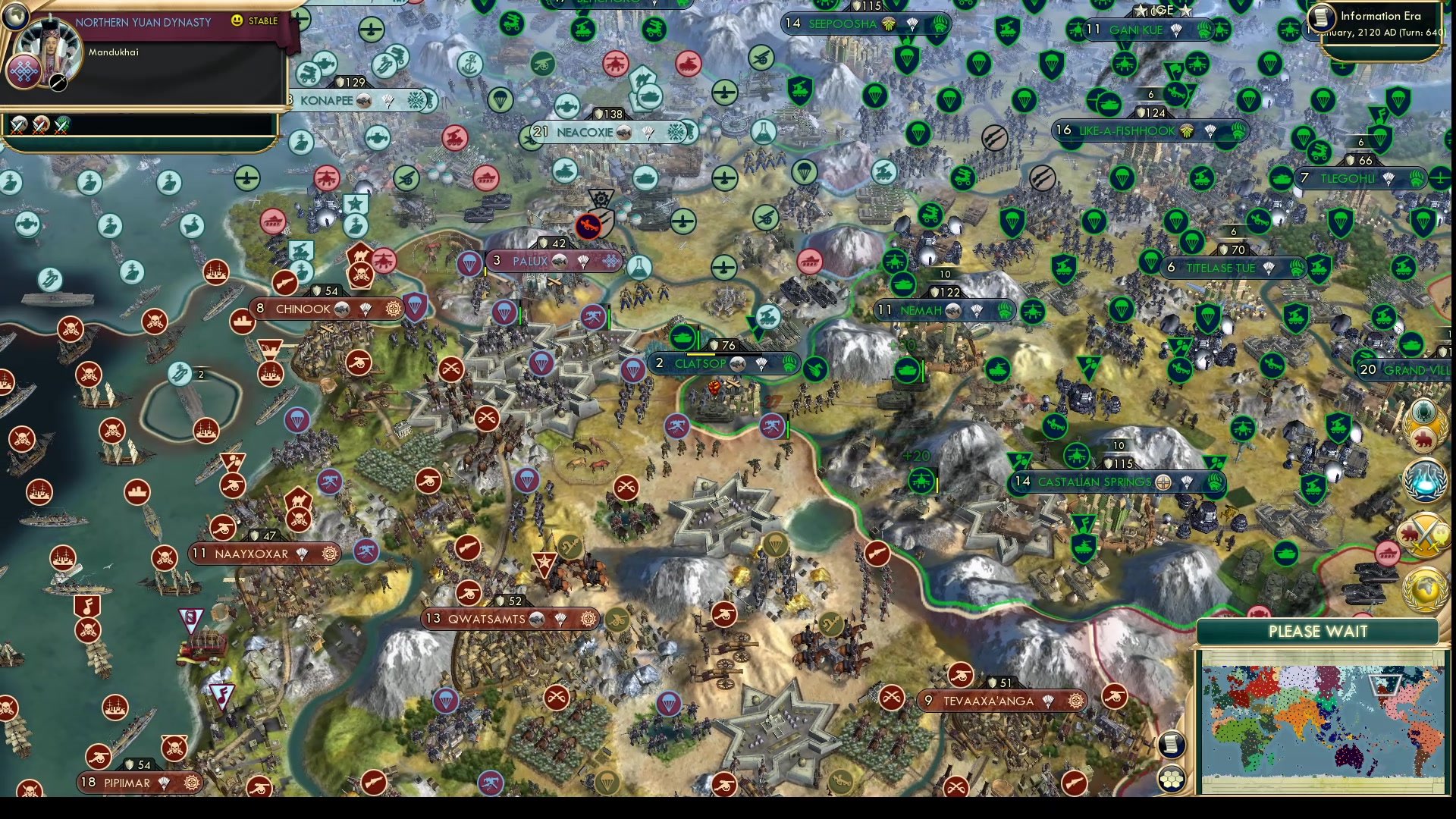Open the notification log scroll beside the minimap
The height and width of the screenshot is (819, 1456).
tap(1172, 745)
